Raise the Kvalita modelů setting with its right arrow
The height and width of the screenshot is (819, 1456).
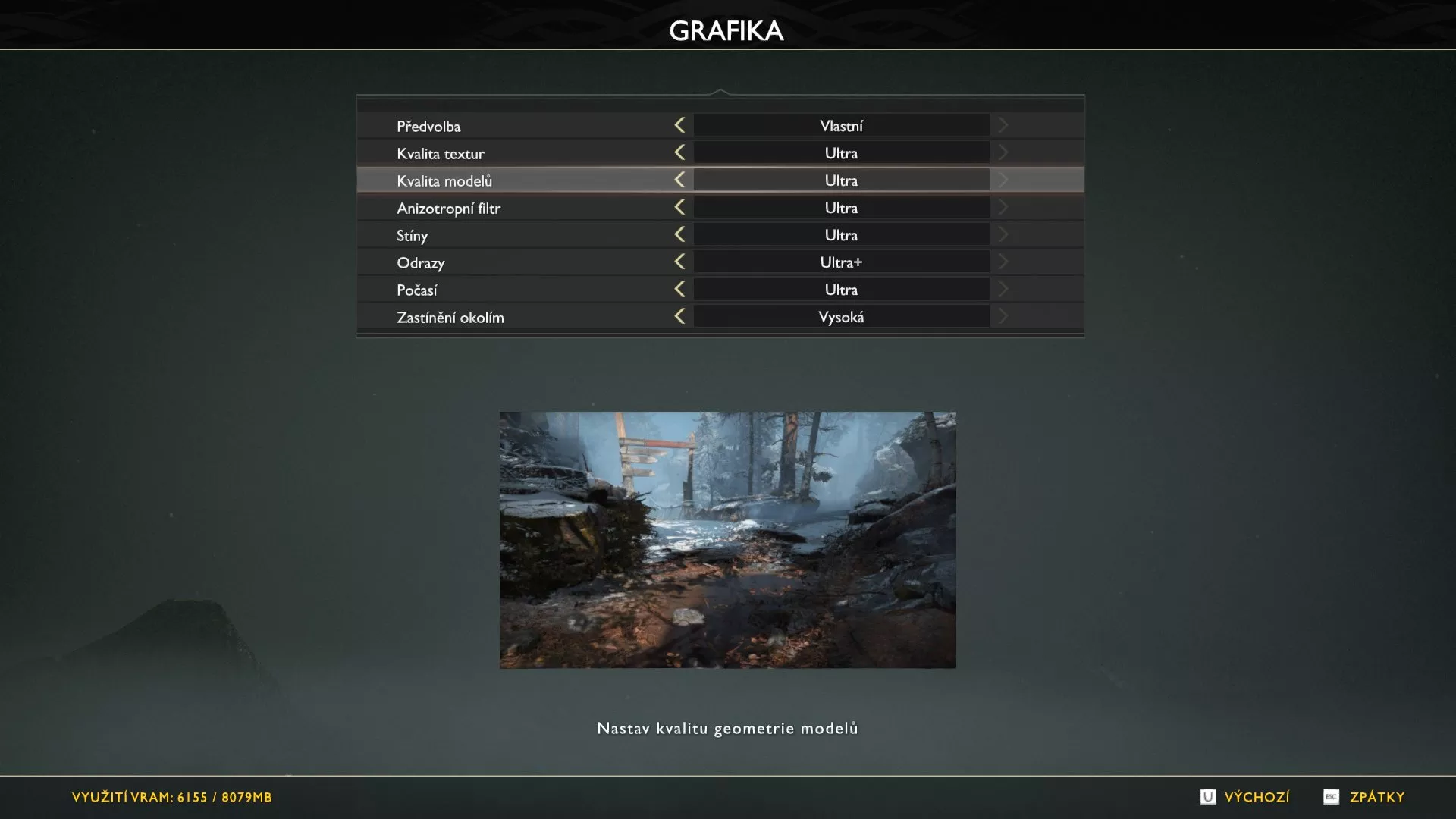point(1003,180)
